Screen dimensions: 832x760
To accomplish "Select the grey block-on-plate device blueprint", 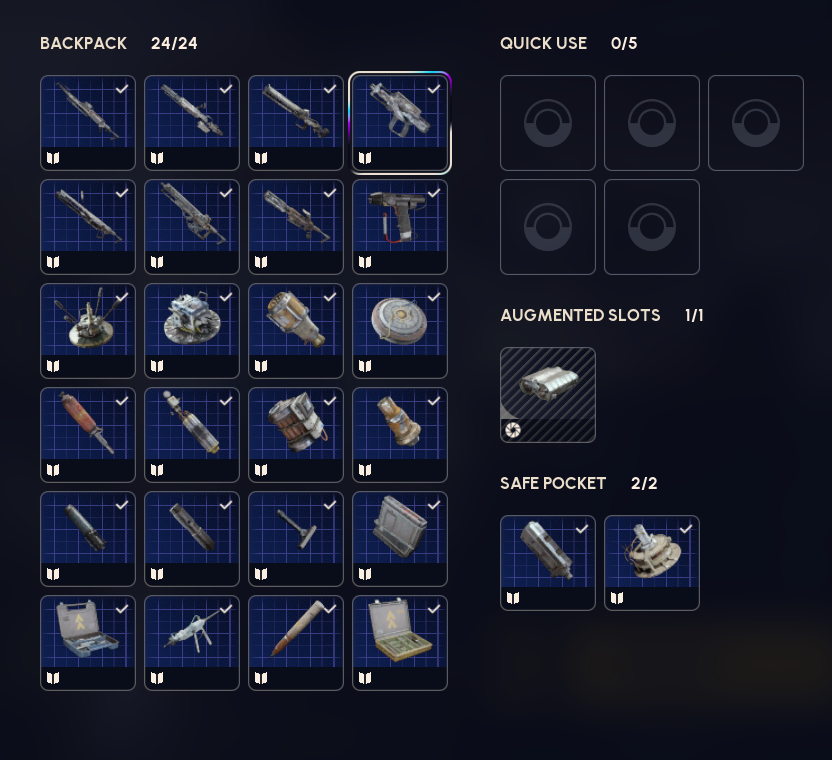I will 192,330.
